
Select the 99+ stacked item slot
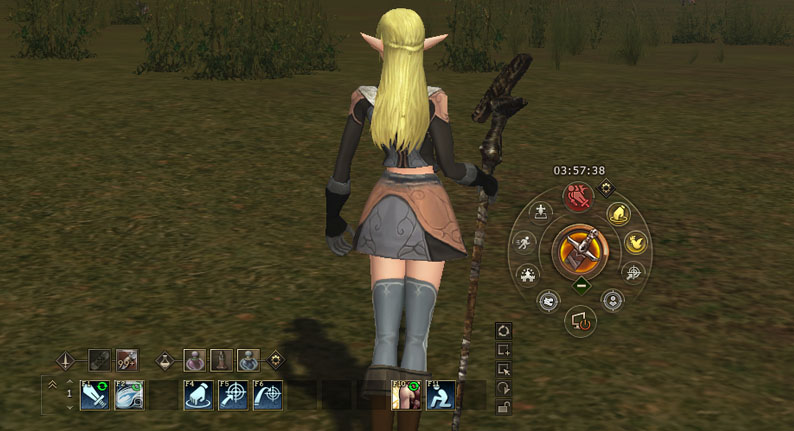click(127, 359)
